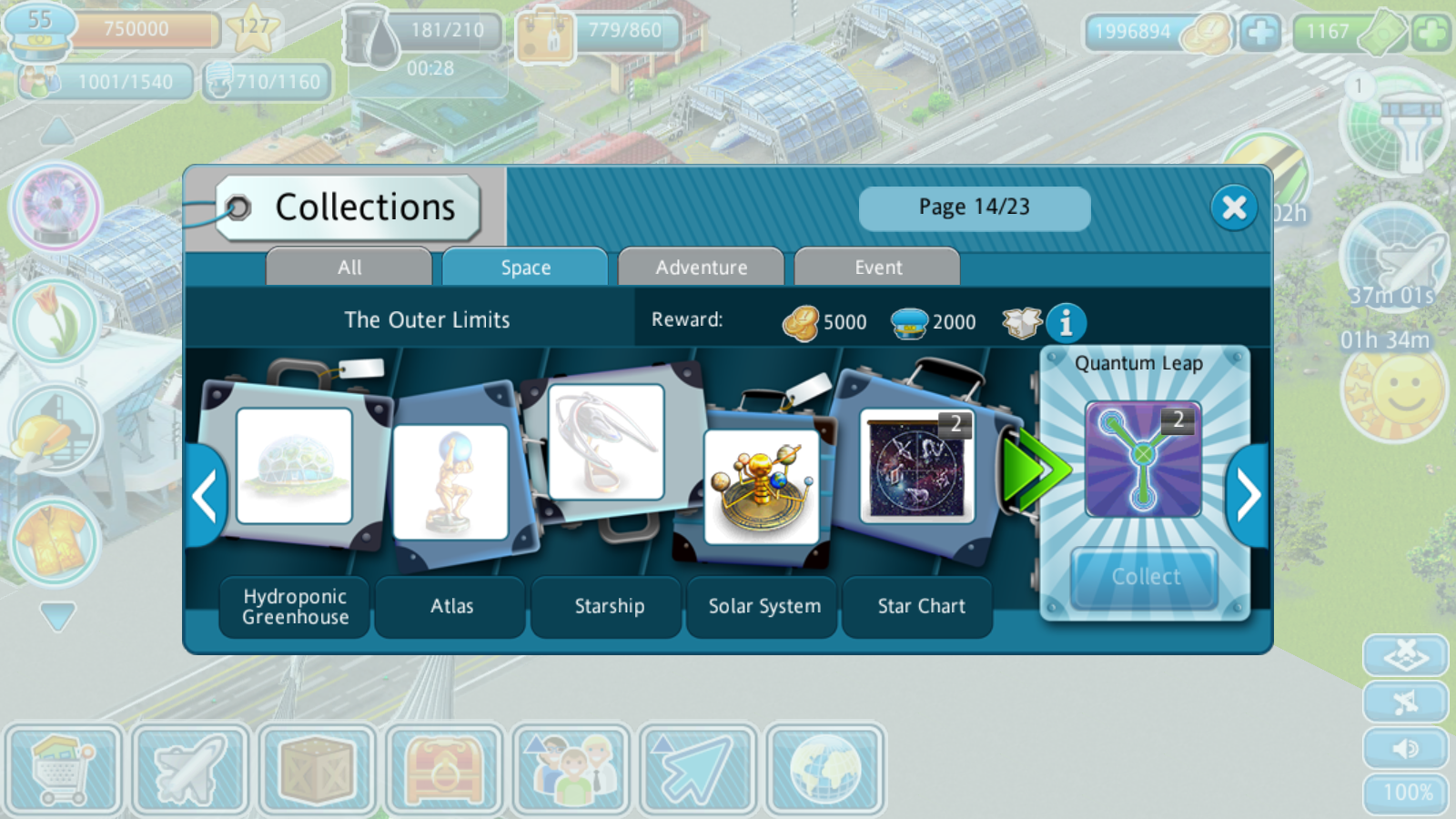Collect the Quantum Leap reward
1456x819 pixels.
click(x=1145, y=577)
